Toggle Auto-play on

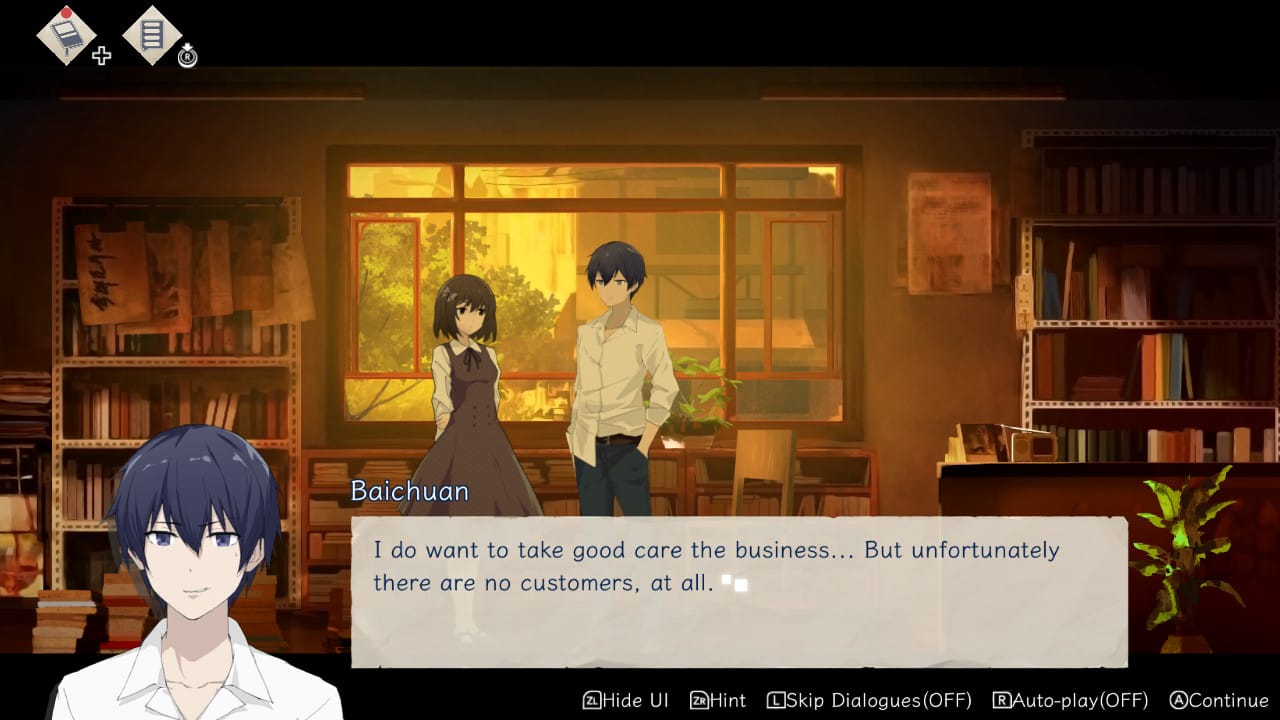tap(1070, 700)
